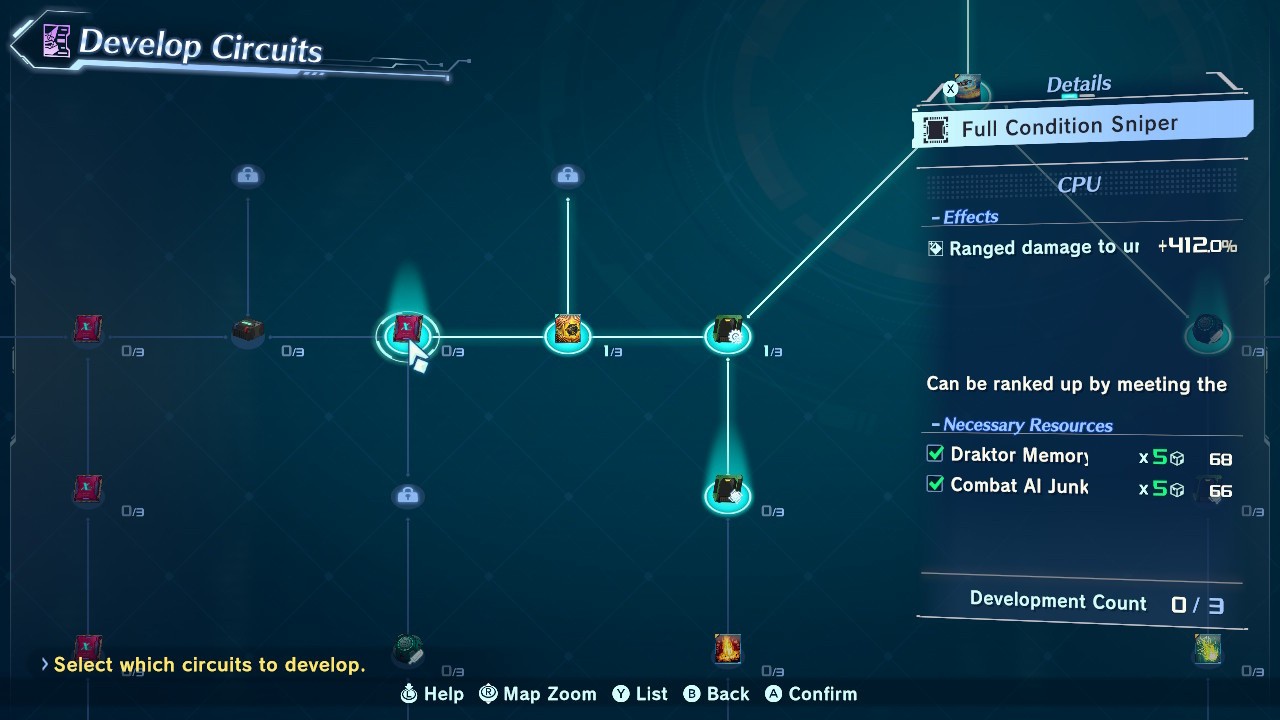Pick the glowing green chip node showing 0/3
The height and width of the screenshot is (720, 1280).
click(727, 492)
